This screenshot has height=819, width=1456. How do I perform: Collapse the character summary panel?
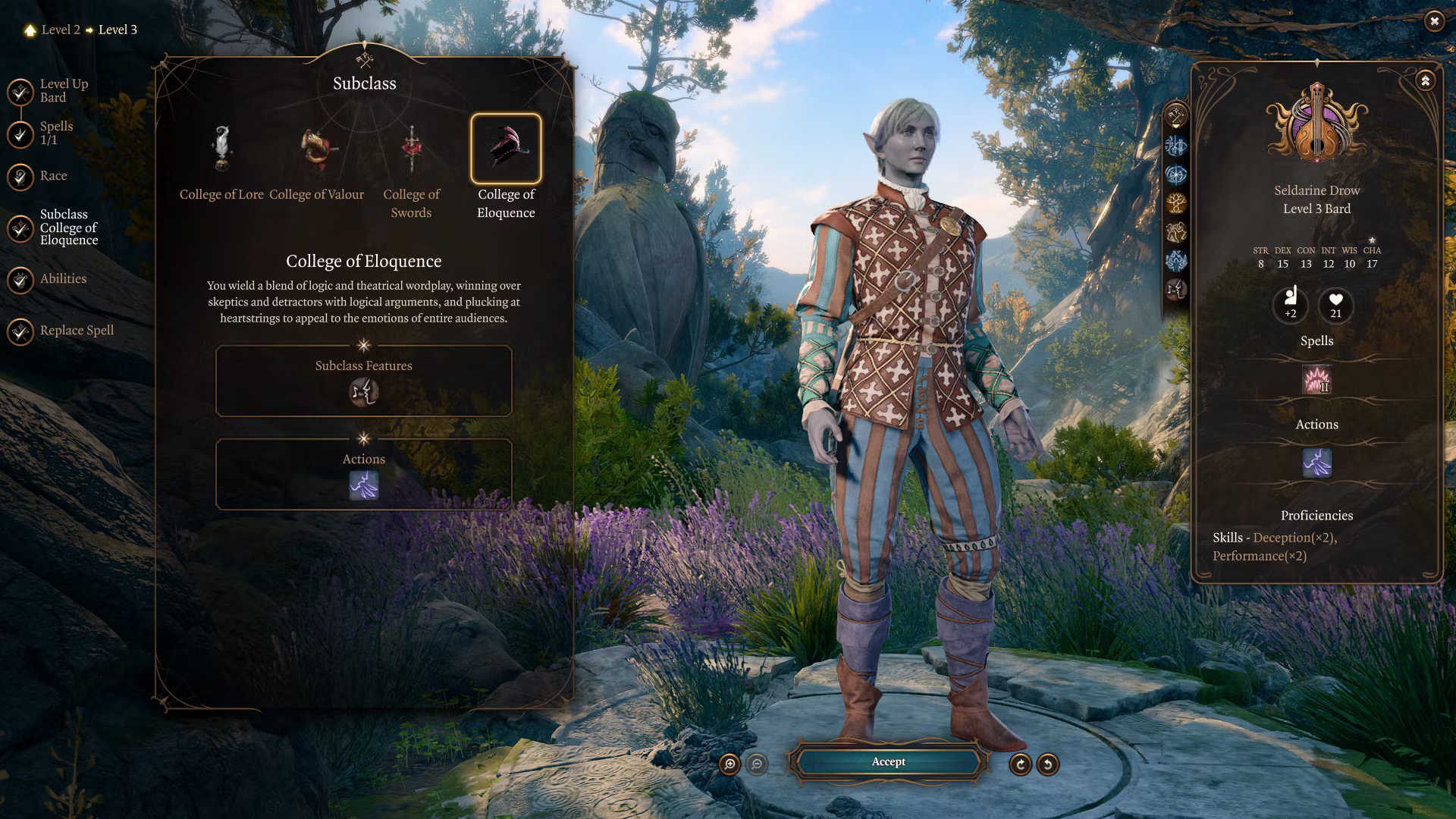pos(1425,80)
